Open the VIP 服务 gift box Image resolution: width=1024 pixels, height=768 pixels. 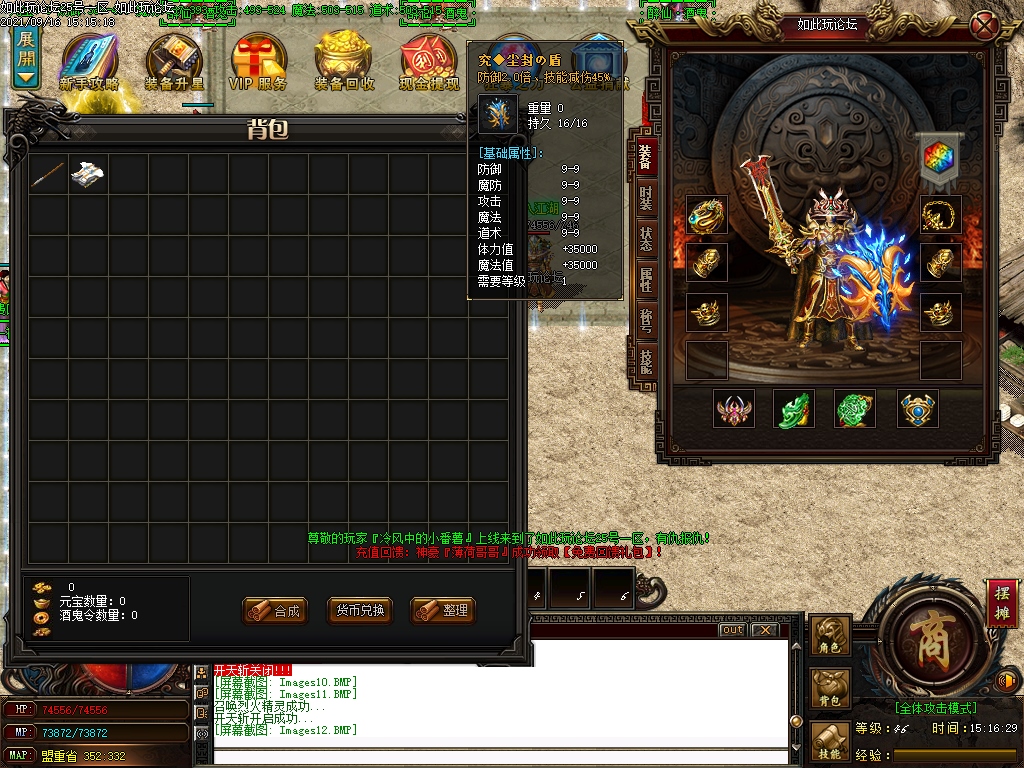(258, 62)
